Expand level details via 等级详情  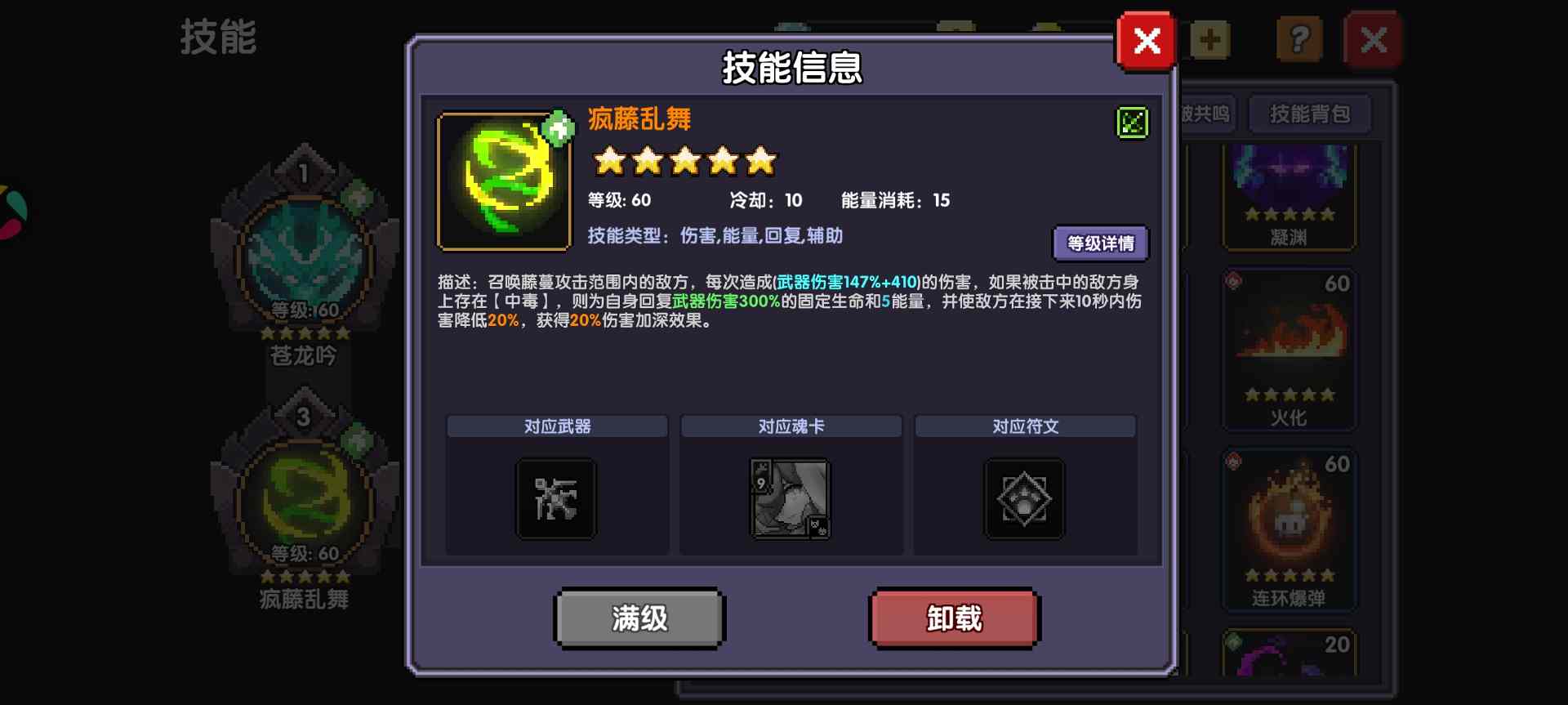pyautogui.click(x=1101, y=243)
